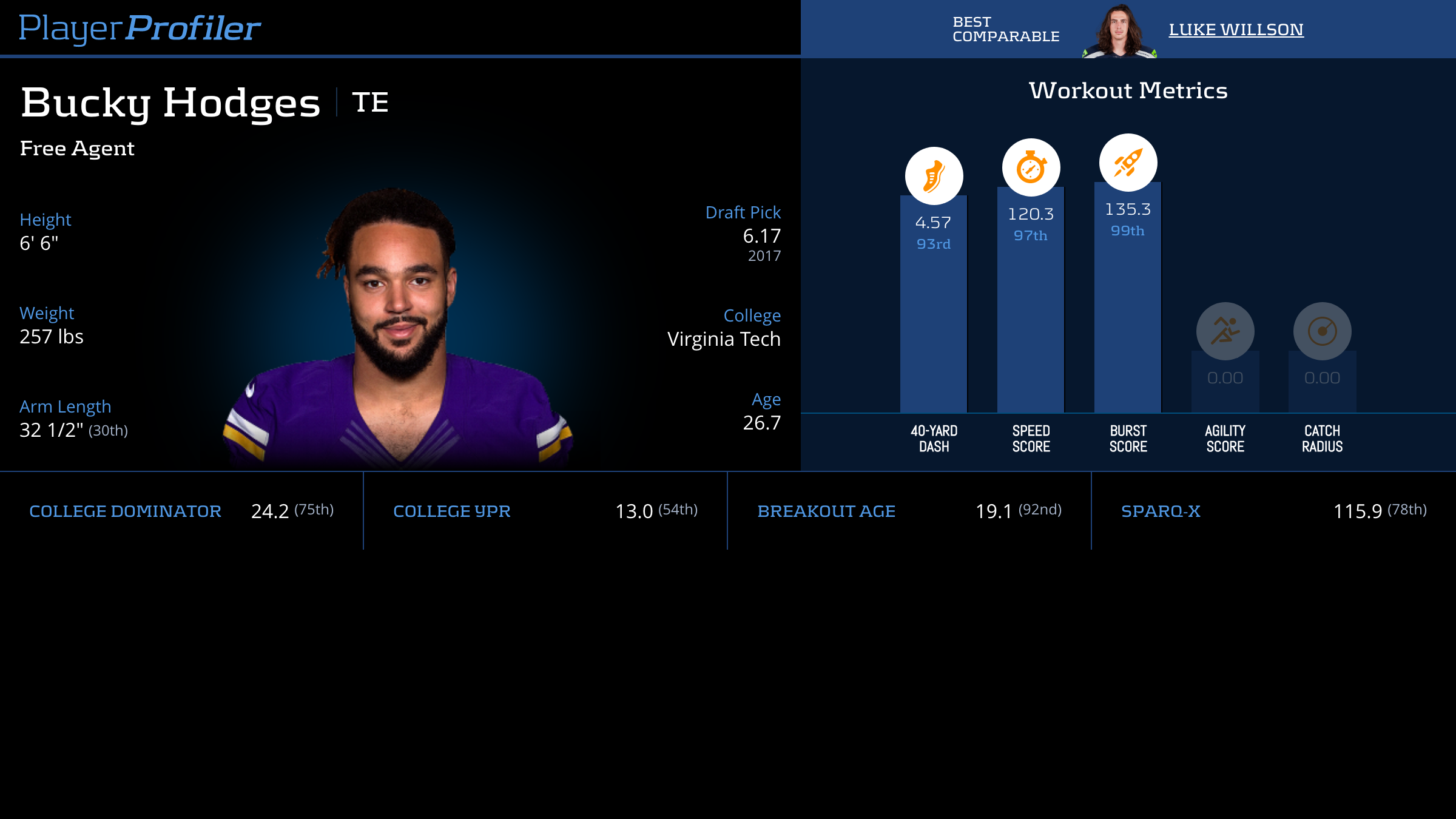This screenshot has height=819, width=1456.
Task: Click the greyed-out Agility Score runner icon
Action: [1225, 331]
